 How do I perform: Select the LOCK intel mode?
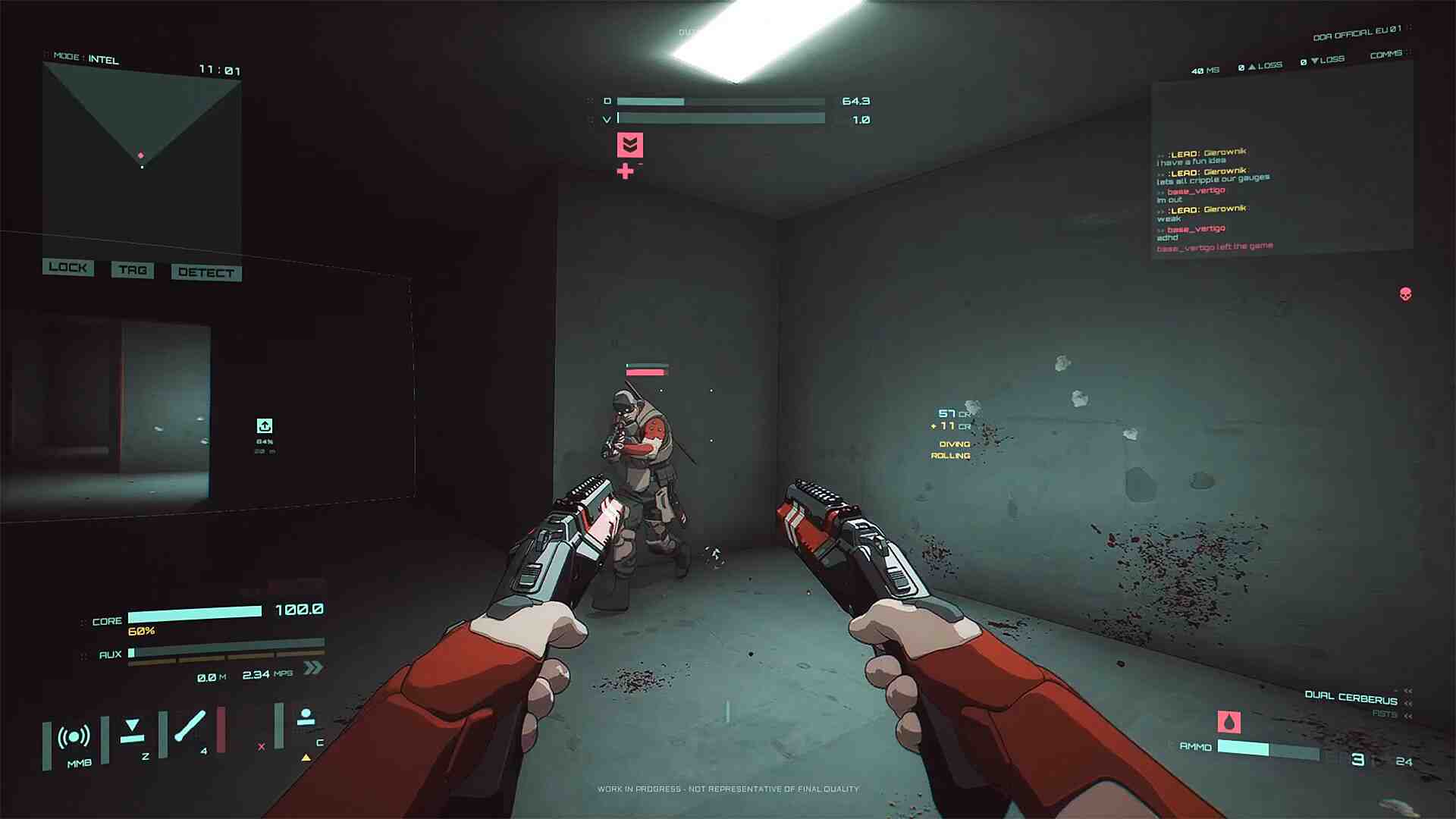(67, 267)
